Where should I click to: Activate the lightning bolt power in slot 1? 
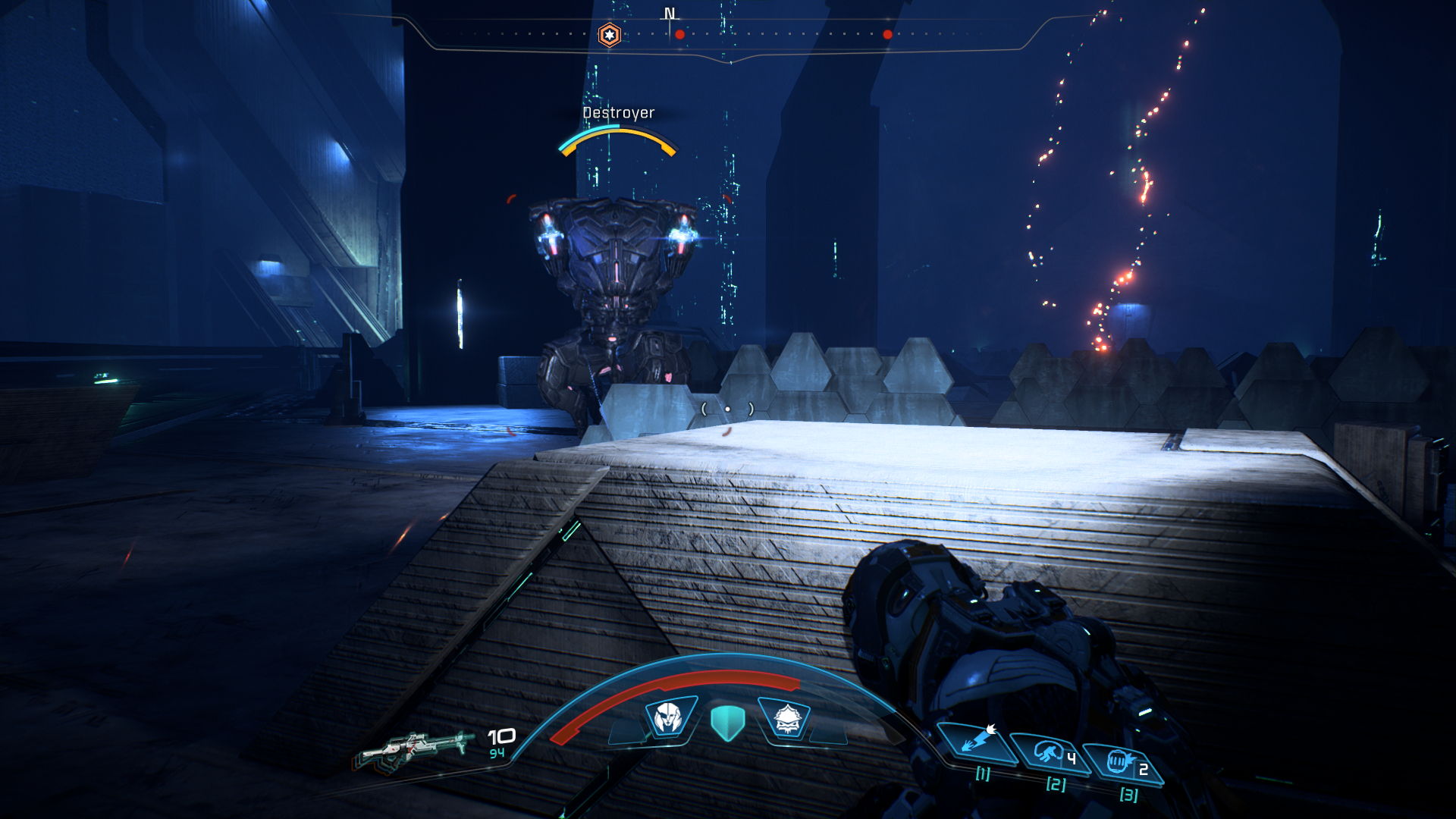[x=977, y=741]
